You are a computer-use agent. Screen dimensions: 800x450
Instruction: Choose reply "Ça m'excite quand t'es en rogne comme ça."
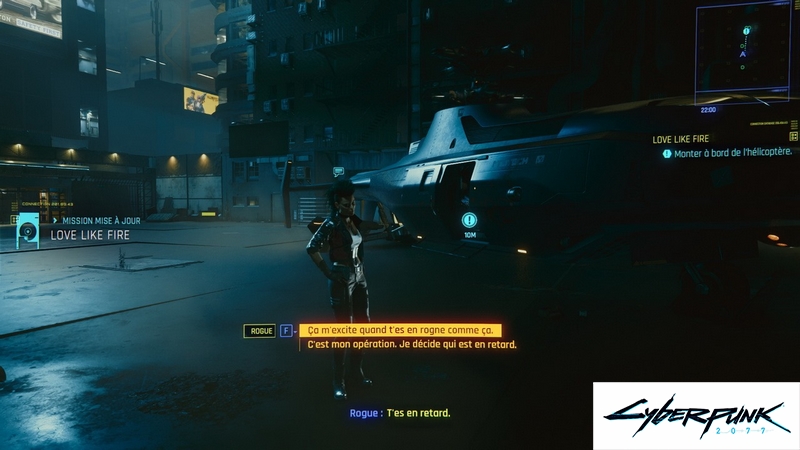click(399, 330)
